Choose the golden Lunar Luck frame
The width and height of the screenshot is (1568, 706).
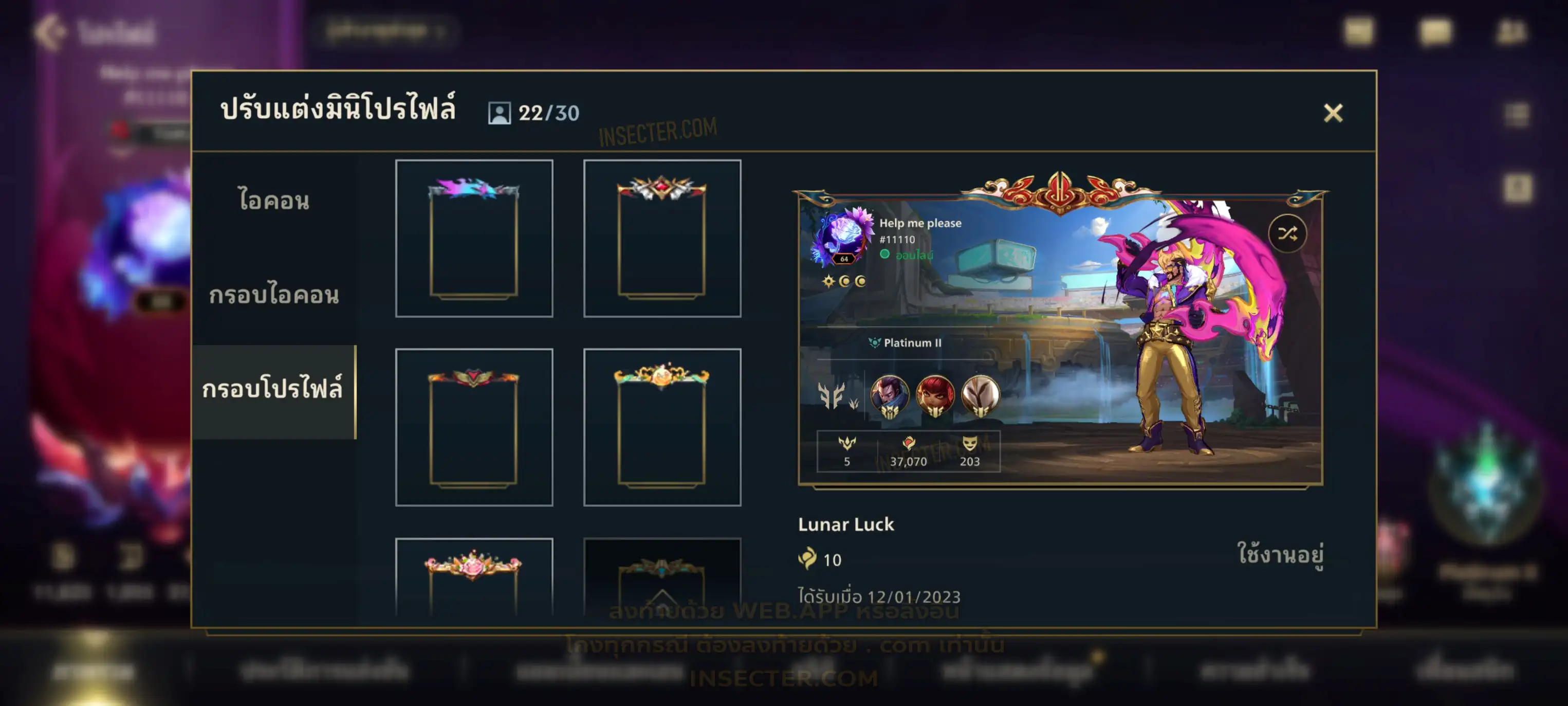661,427
